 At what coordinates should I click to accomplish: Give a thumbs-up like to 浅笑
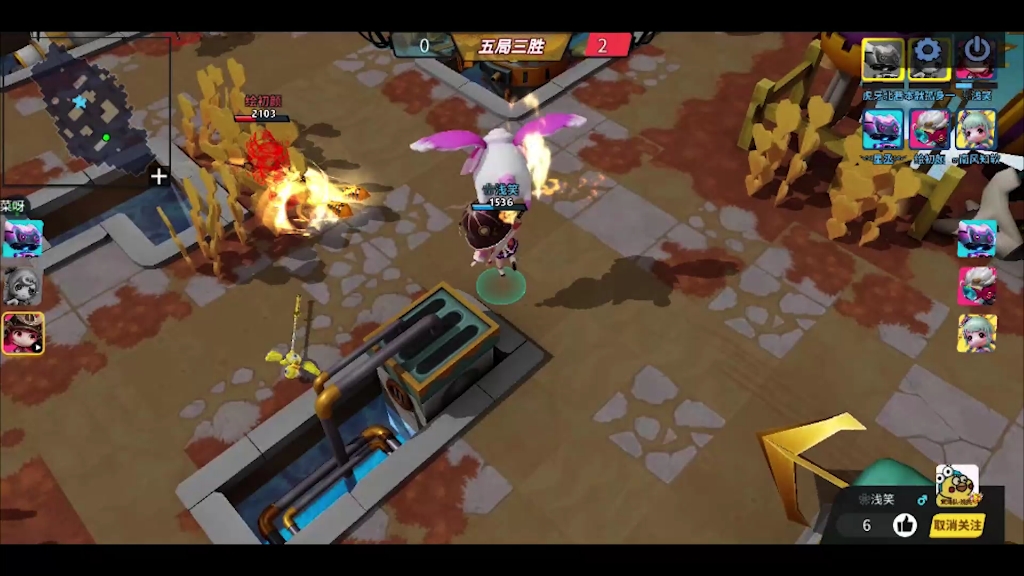[x=905, y=525]
